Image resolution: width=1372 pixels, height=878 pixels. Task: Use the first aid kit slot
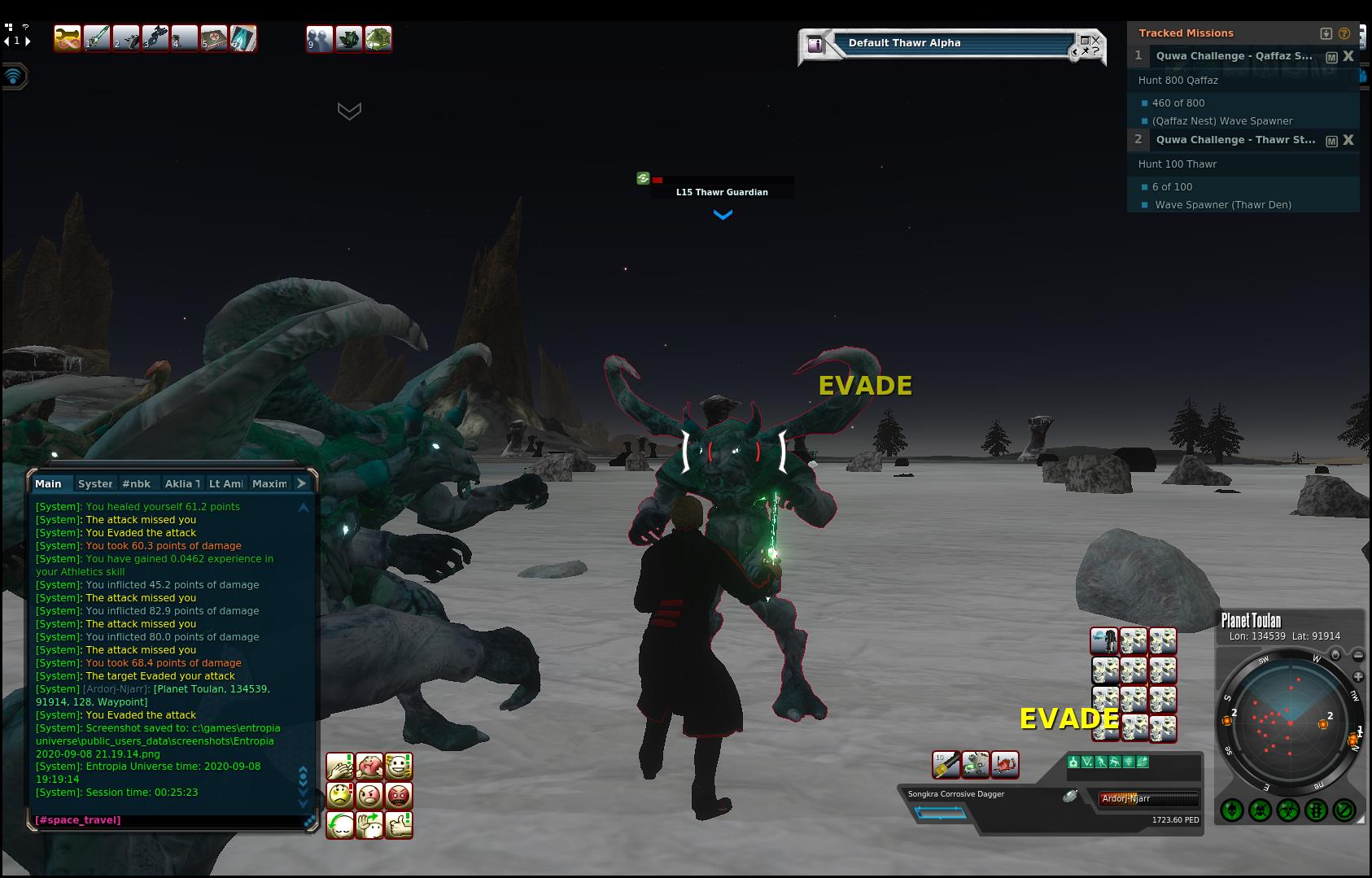coord(214,38)
